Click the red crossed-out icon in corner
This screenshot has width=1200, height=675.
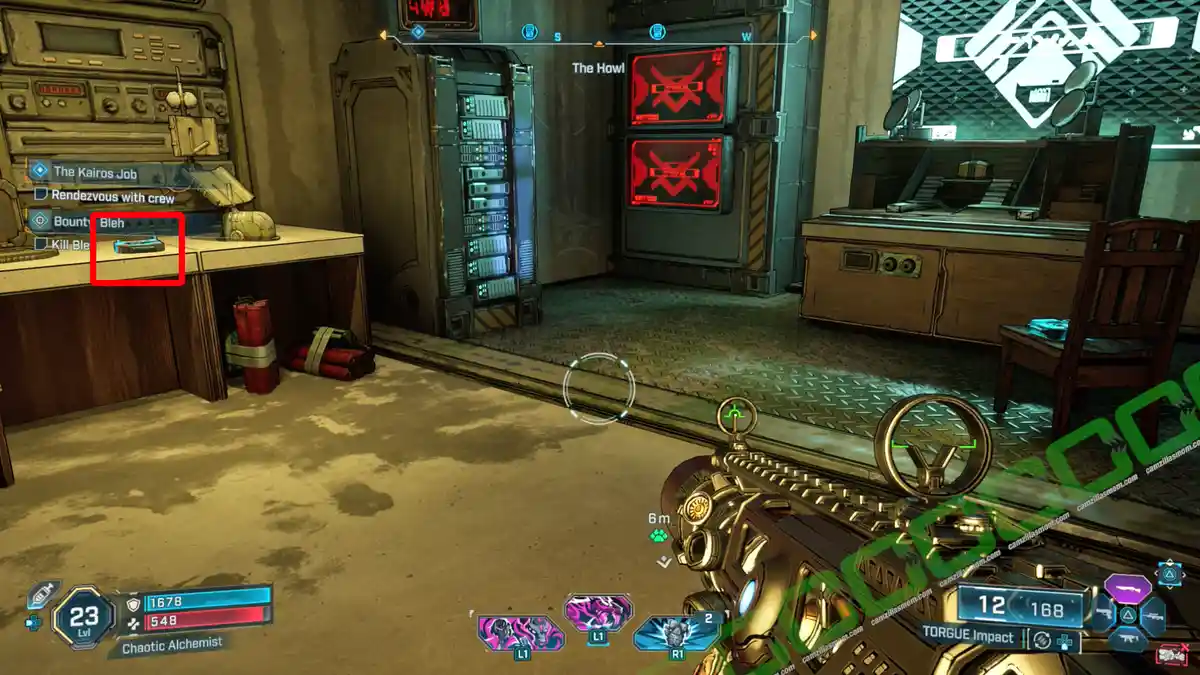pos(1171,656)
